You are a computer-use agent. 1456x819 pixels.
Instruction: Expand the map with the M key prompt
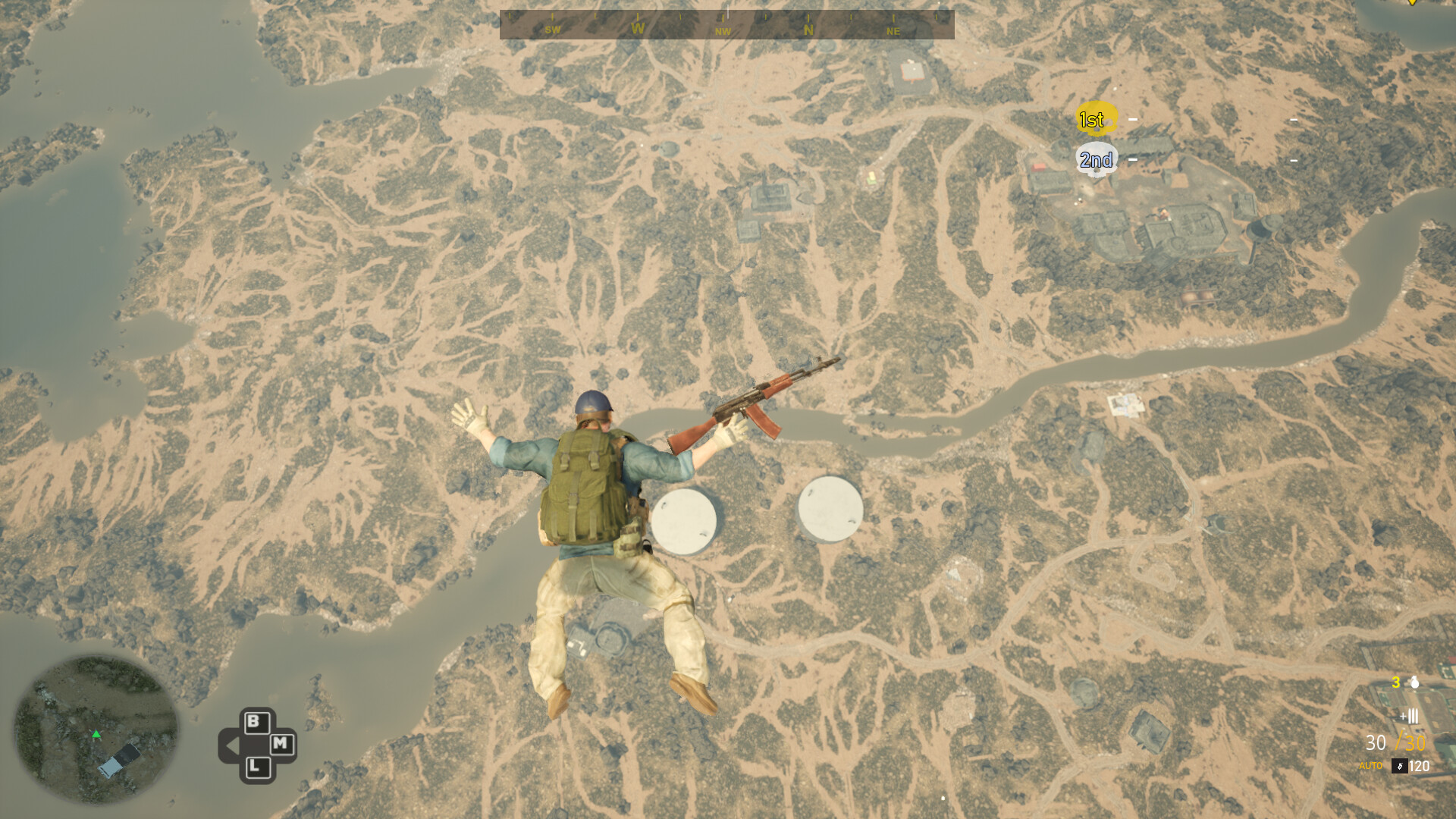click(282, 745)
